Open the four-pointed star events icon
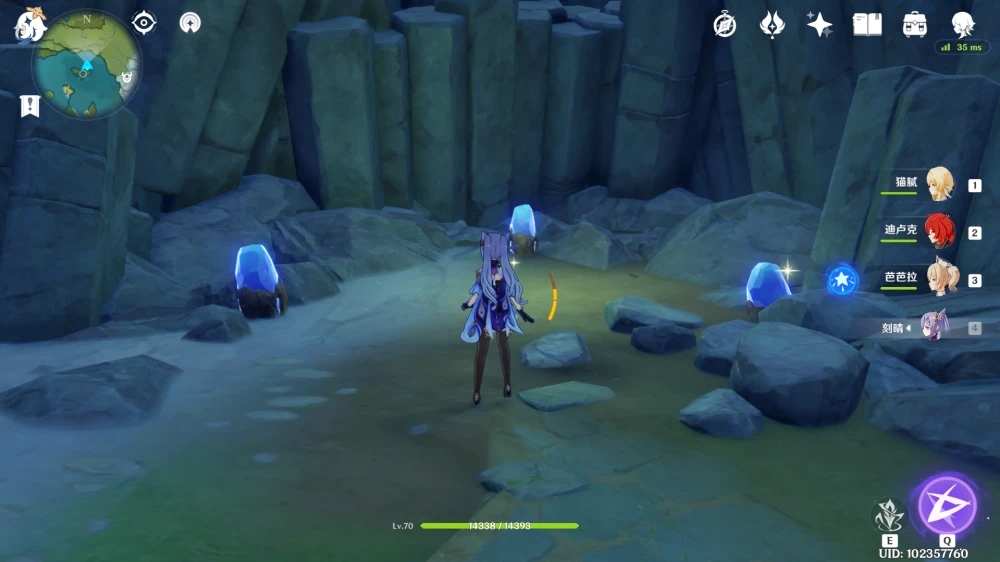The height and width of the screenshot is (562, 1000). pos(820,25)
